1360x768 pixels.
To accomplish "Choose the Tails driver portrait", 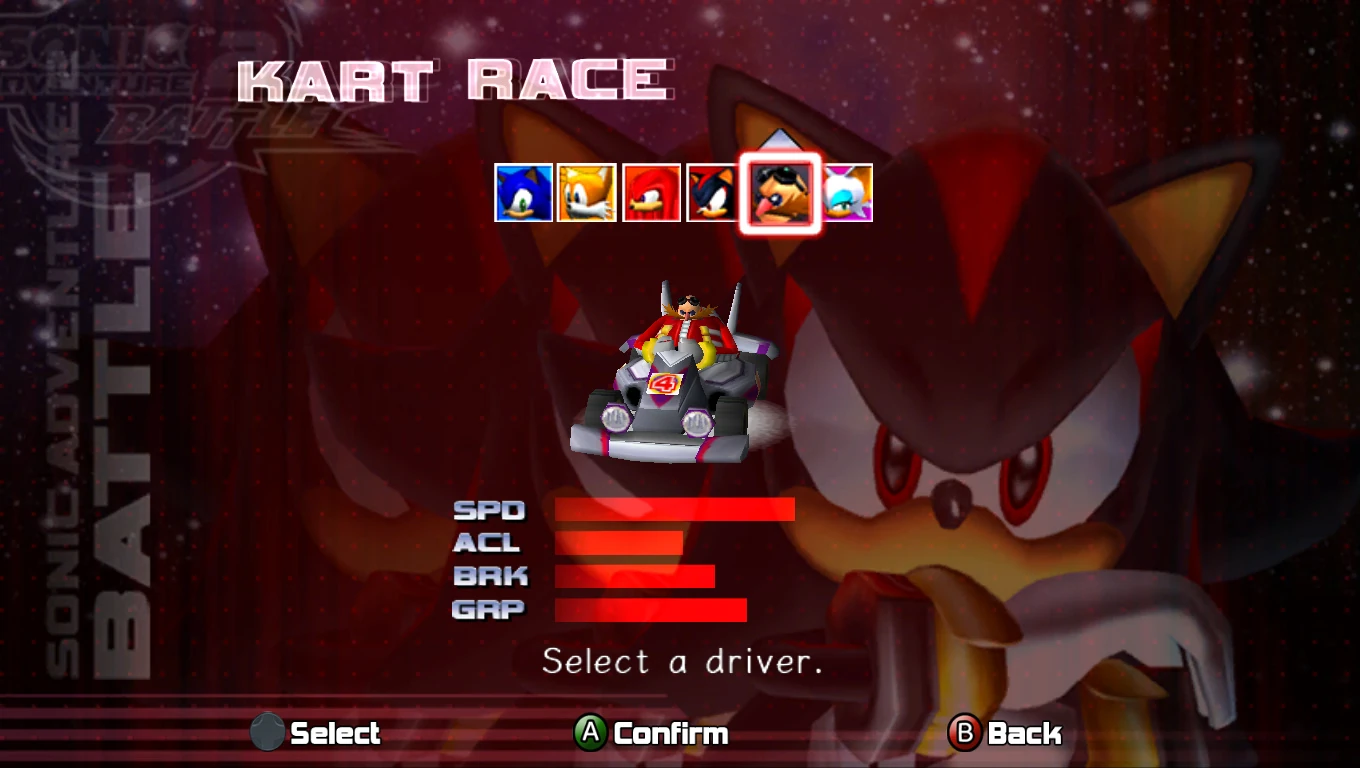I will (587, 193).
